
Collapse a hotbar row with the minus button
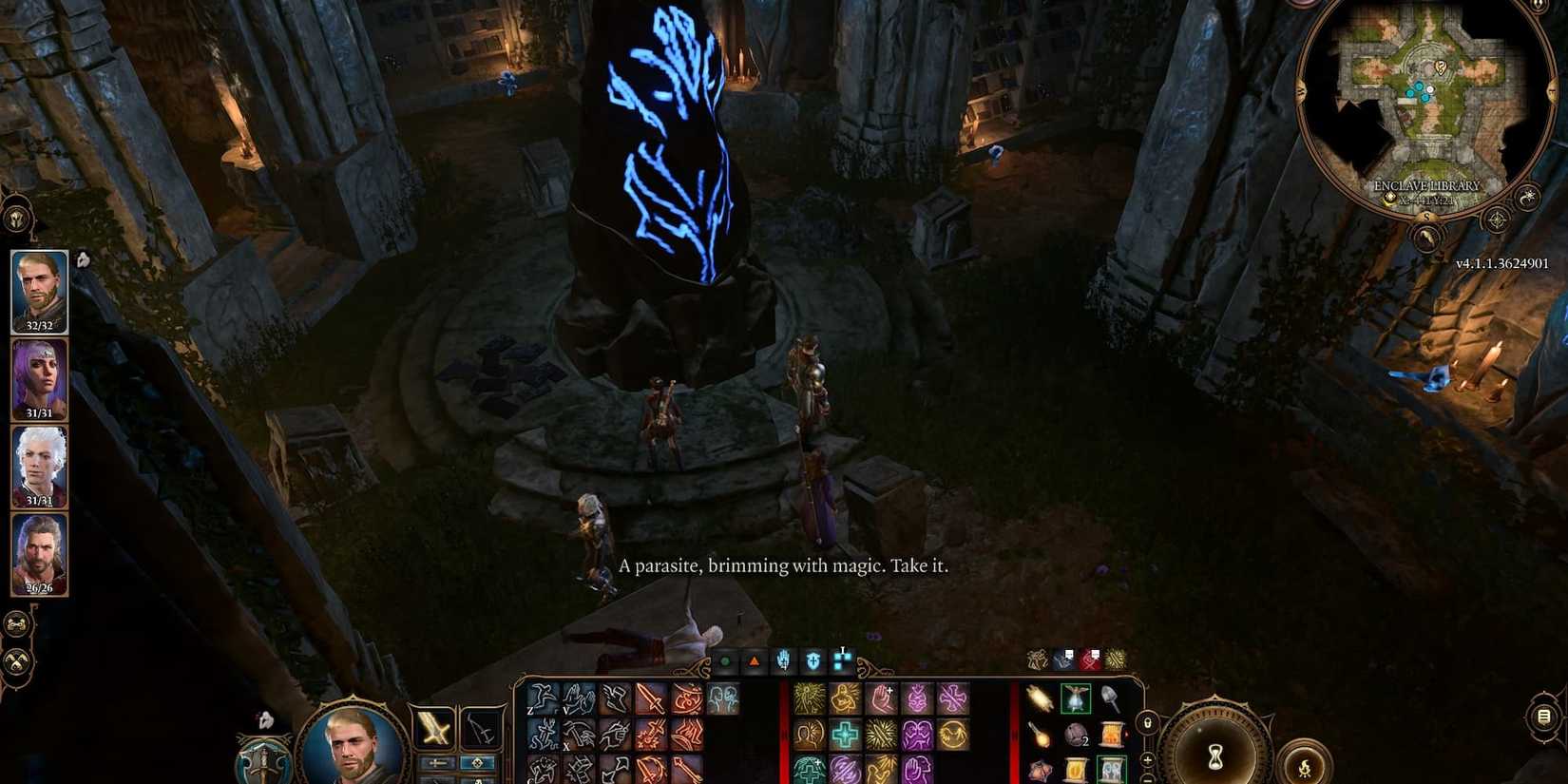[x=1147, y=780]
